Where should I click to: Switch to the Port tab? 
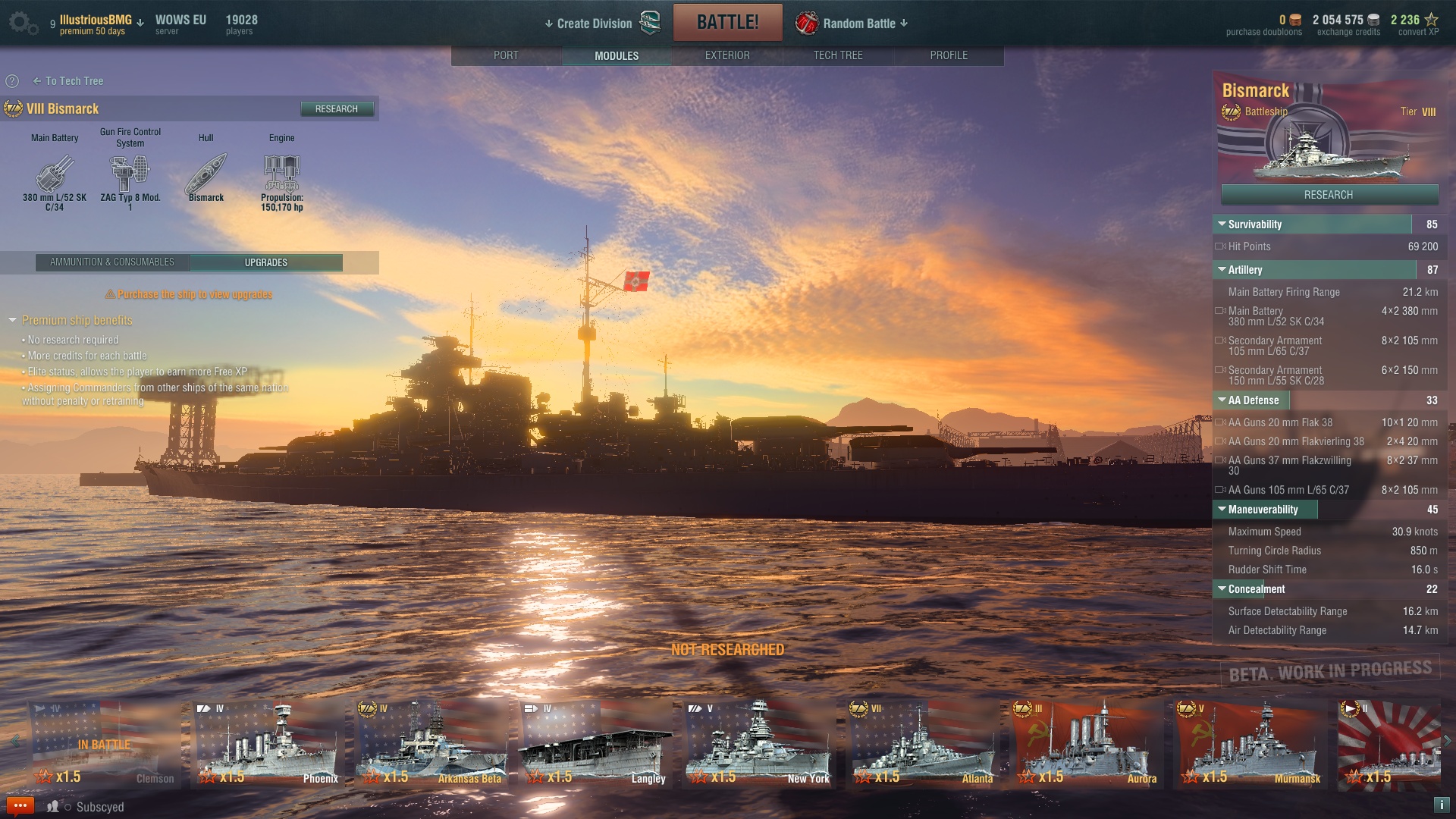tap(506, 55)
